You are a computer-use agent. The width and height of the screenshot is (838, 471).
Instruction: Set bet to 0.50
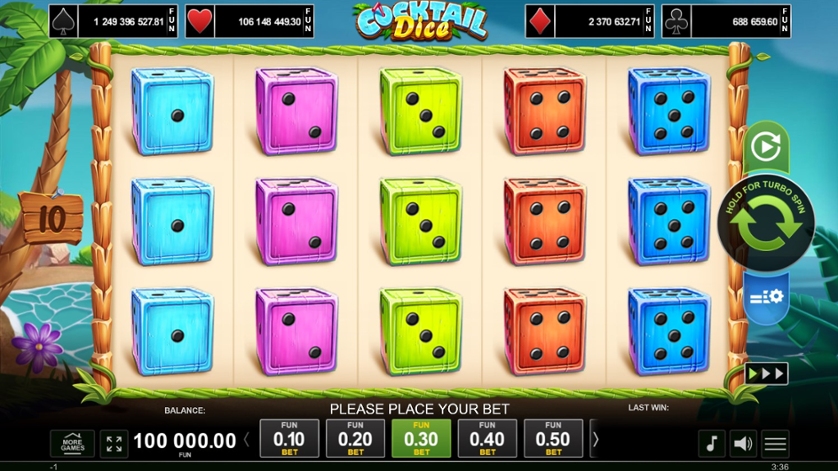click(553, 438)
